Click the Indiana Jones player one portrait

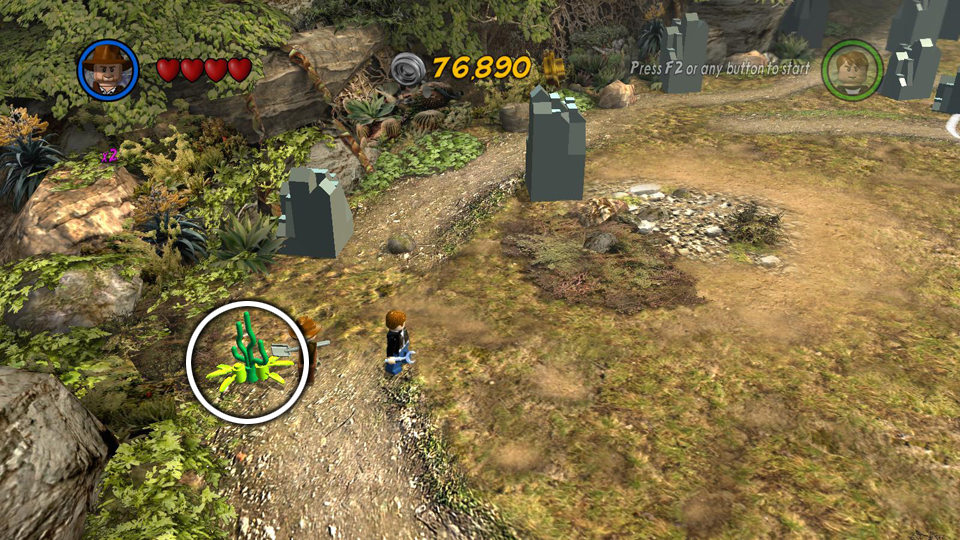click(108, 69)
